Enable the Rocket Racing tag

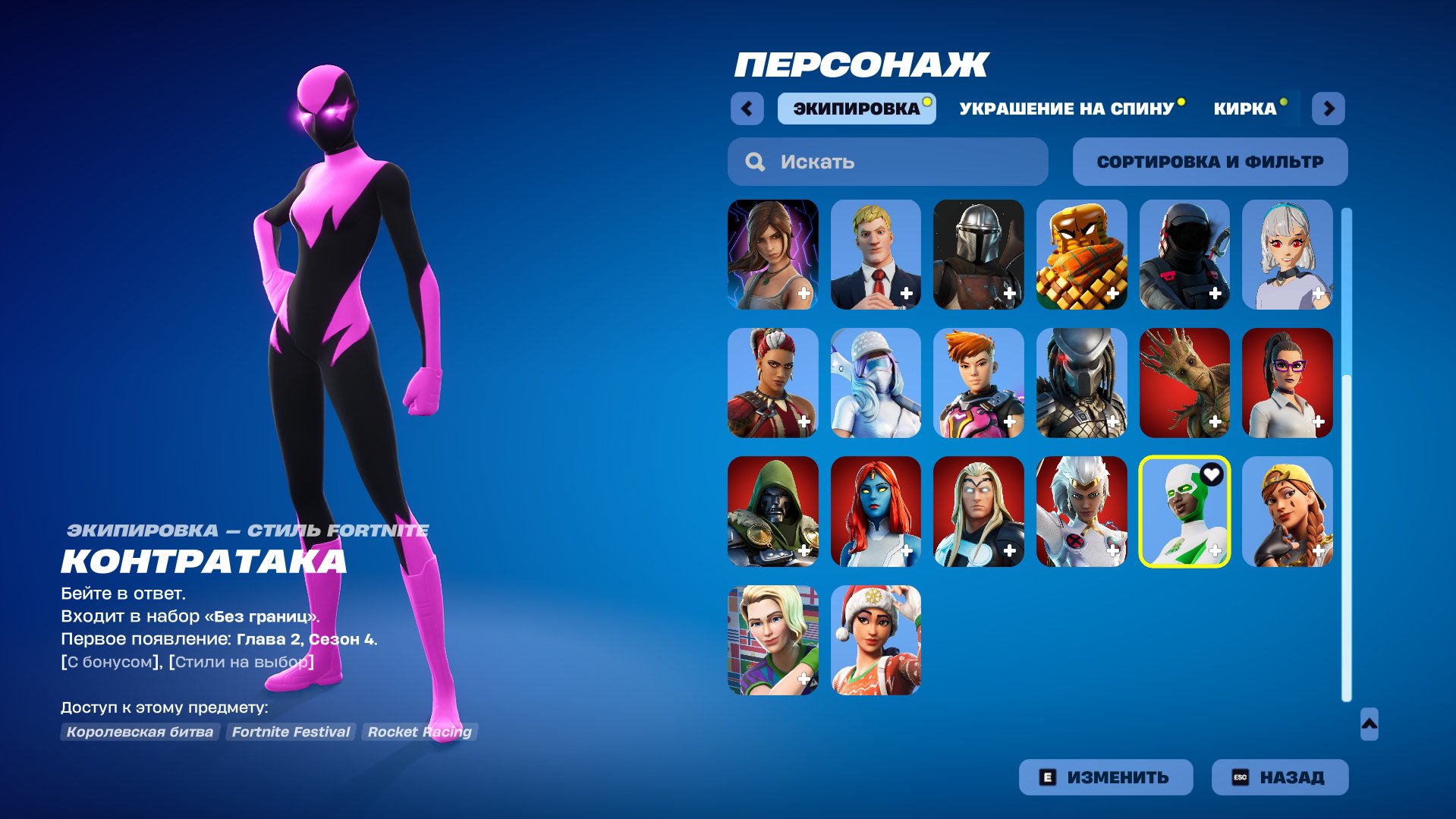(418, 732)
